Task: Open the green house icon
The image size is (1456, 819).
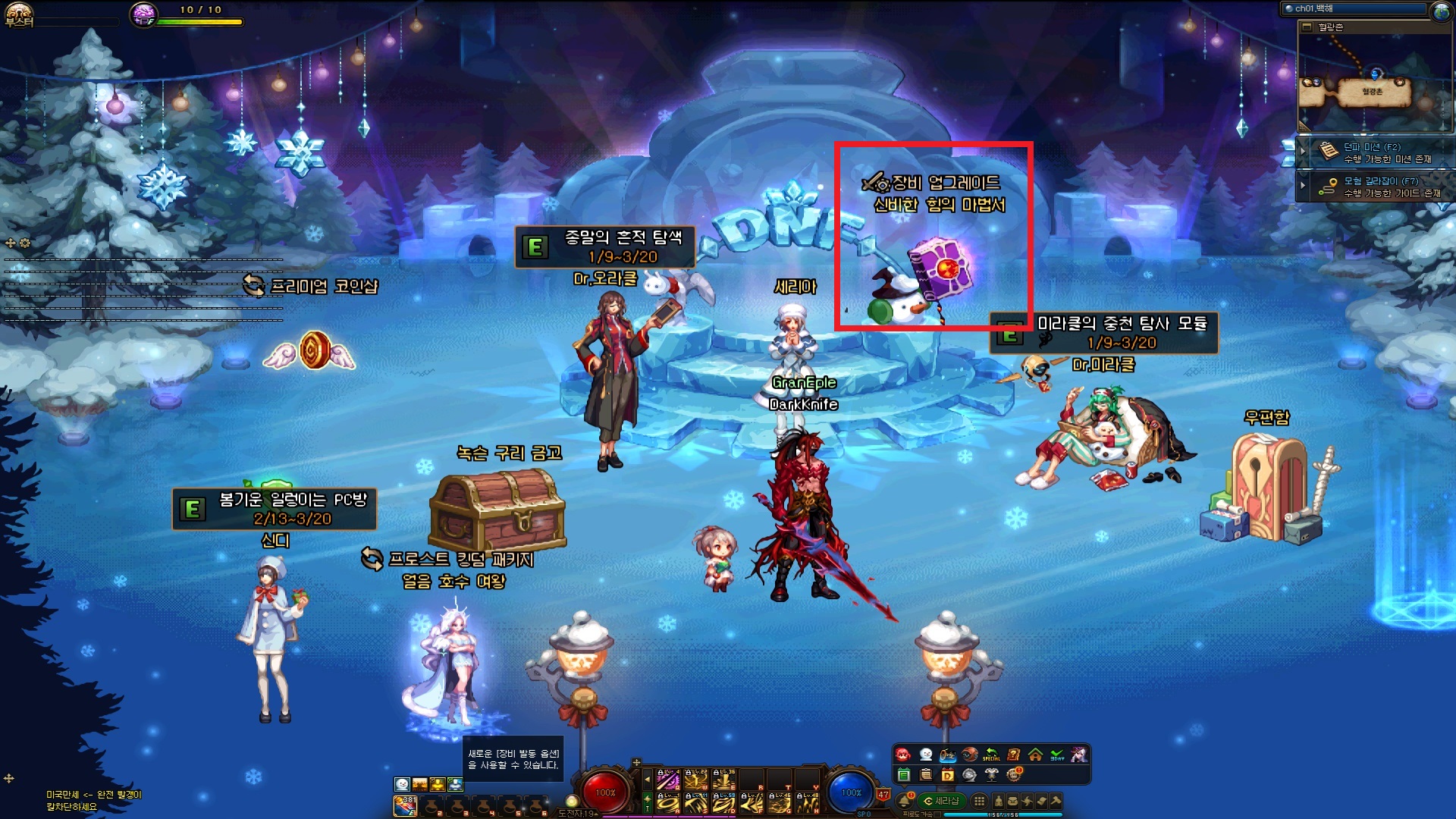Action: [1035, 755]
